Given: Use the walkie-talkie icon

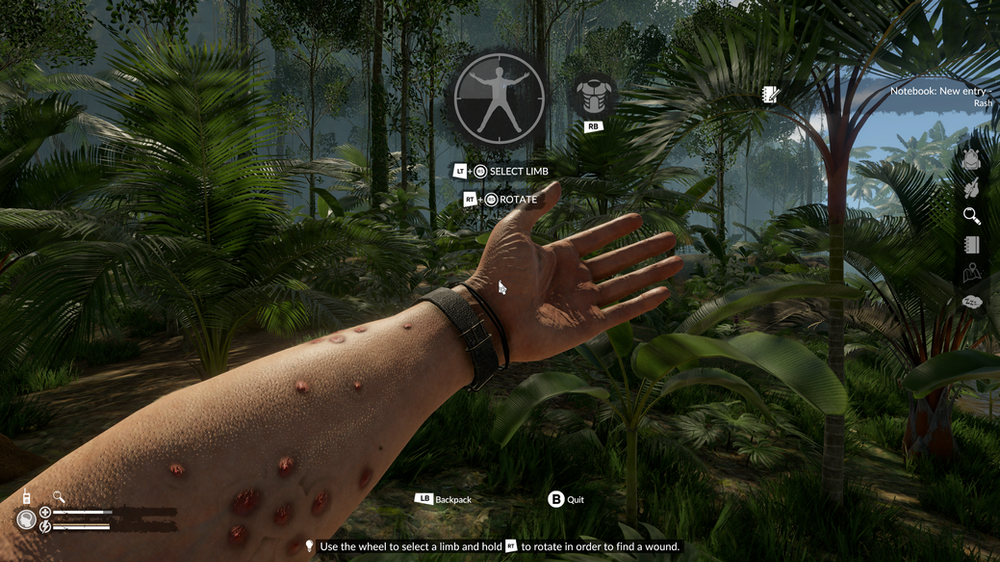Looking at the screenshot, I should [x=26, y=497].
